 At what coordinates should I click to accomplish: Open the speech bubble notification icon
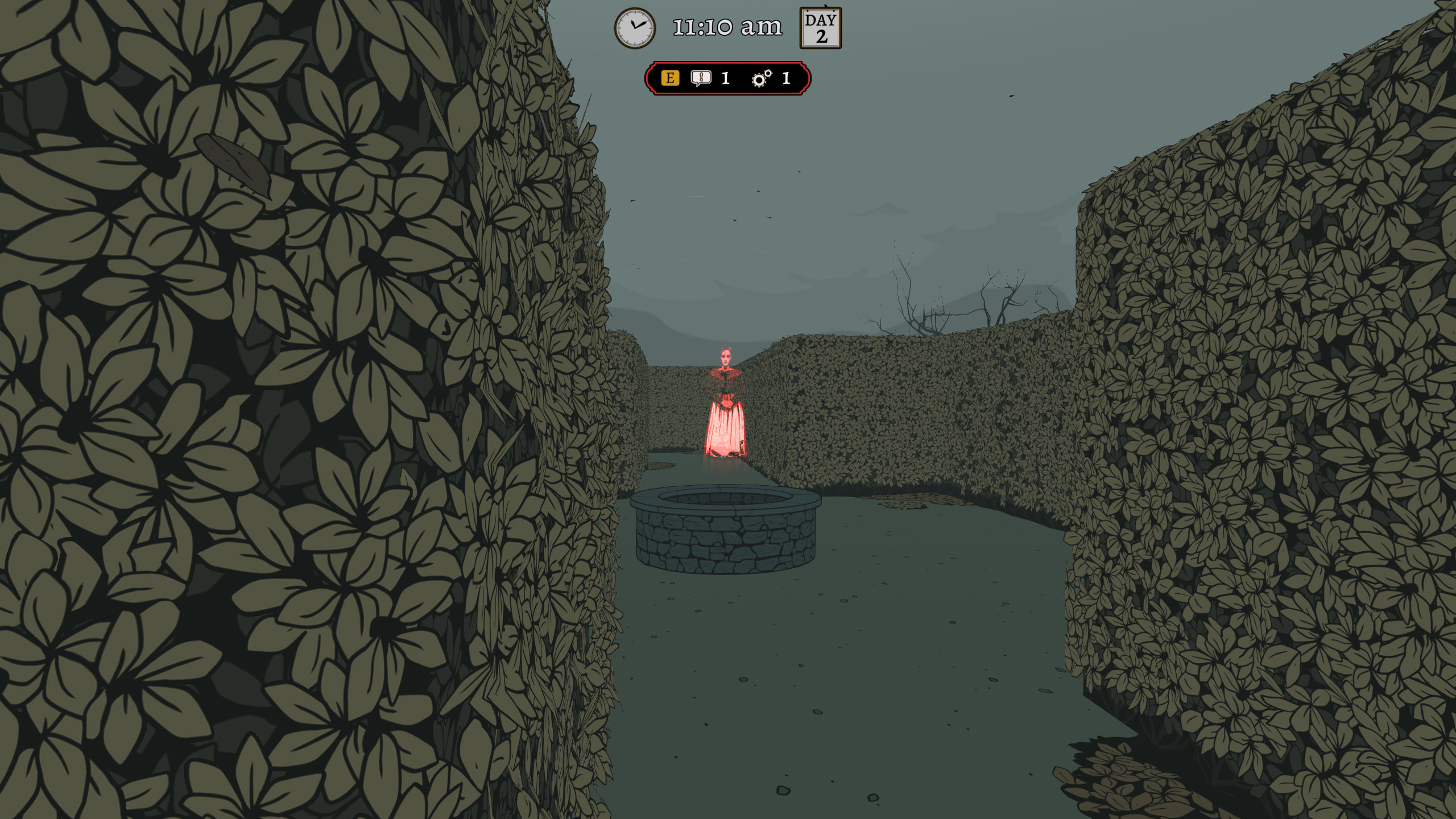click(701, 78)
